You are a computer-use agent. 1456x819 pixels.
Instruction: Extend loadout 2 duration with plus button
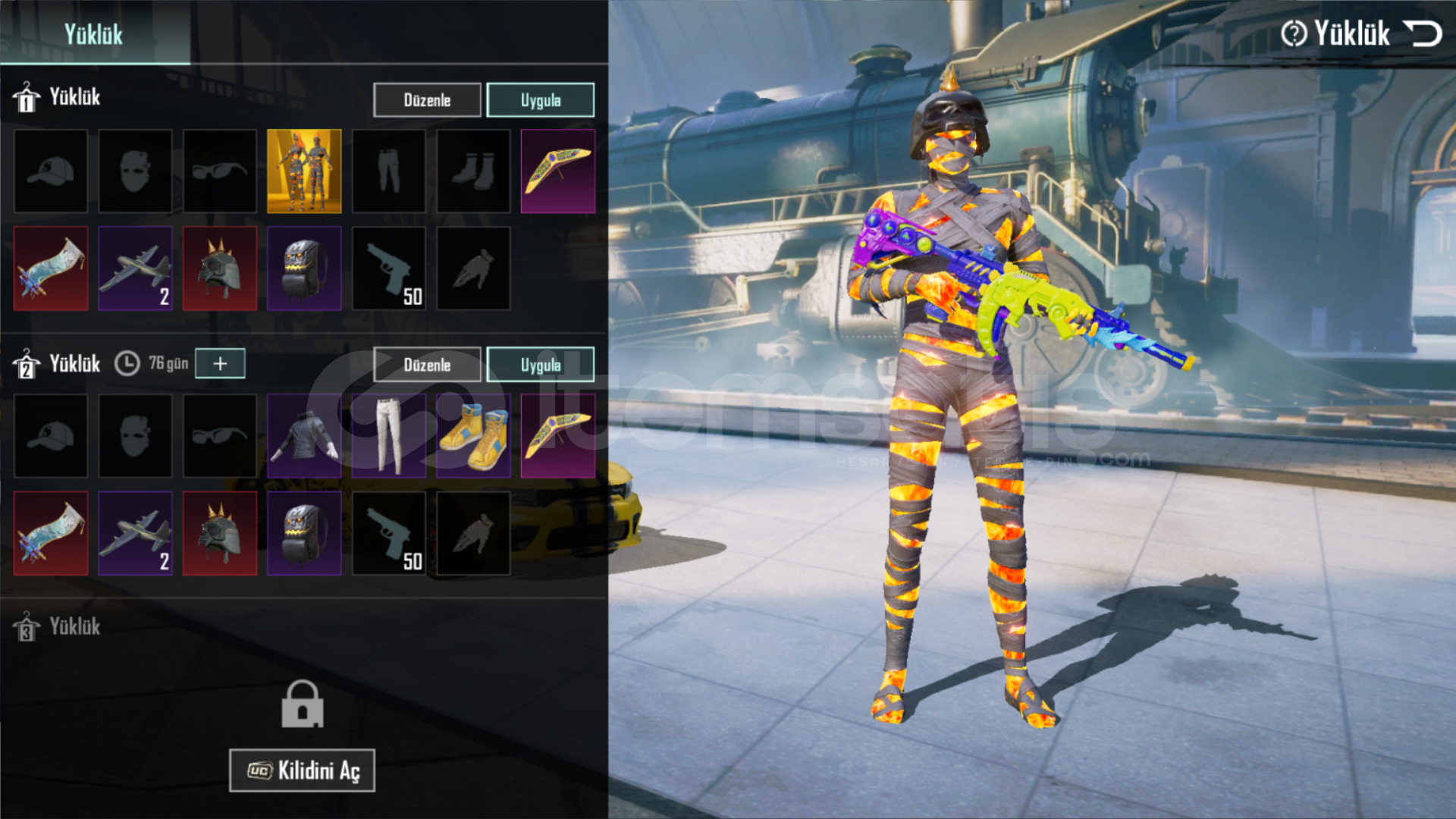[x=220, y=364]
